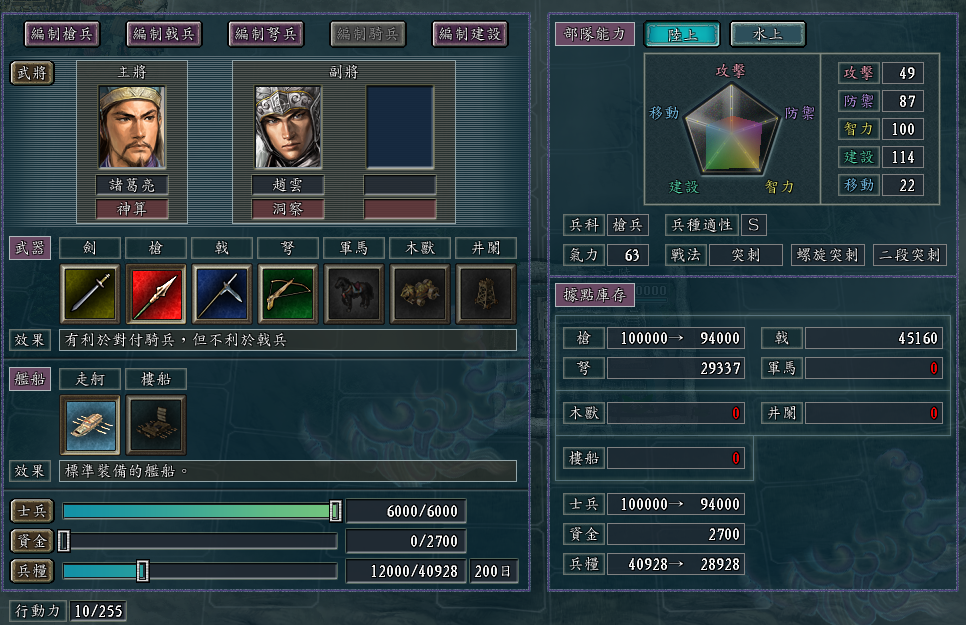Select the war horse icon
The image size is (966, 625).
(354, 294)
